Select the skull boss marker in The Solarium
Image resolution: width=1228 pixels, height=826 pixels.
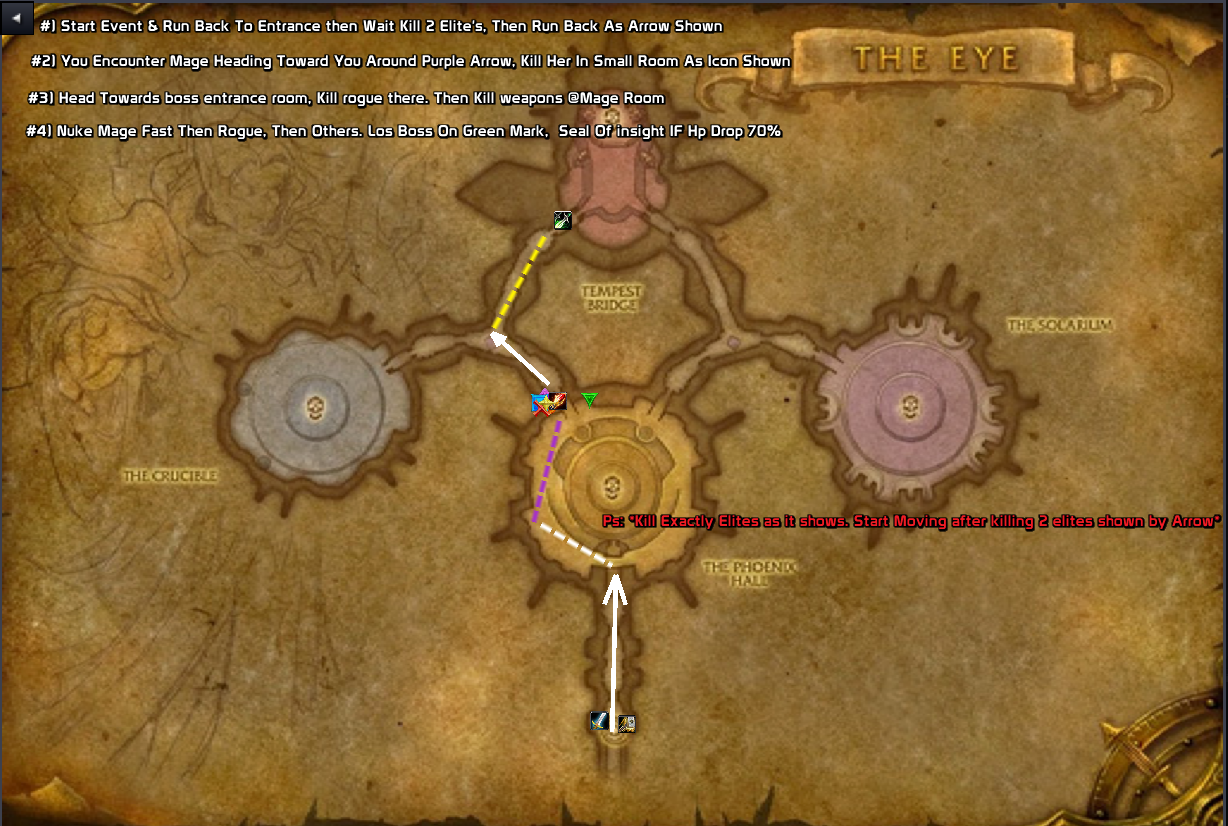point(909,406)
